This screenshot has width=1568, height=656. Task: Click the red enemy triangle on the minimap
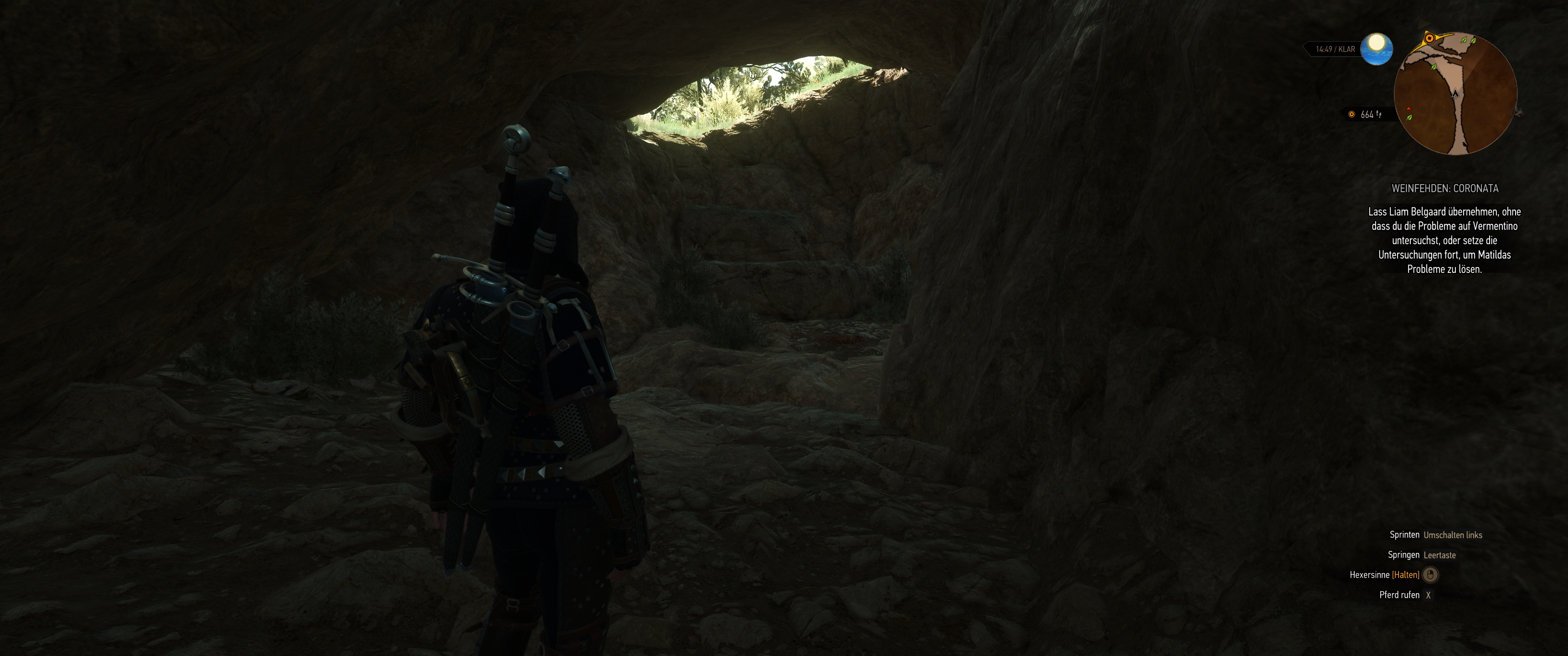pyautogui.click(x=1409, y=109)
